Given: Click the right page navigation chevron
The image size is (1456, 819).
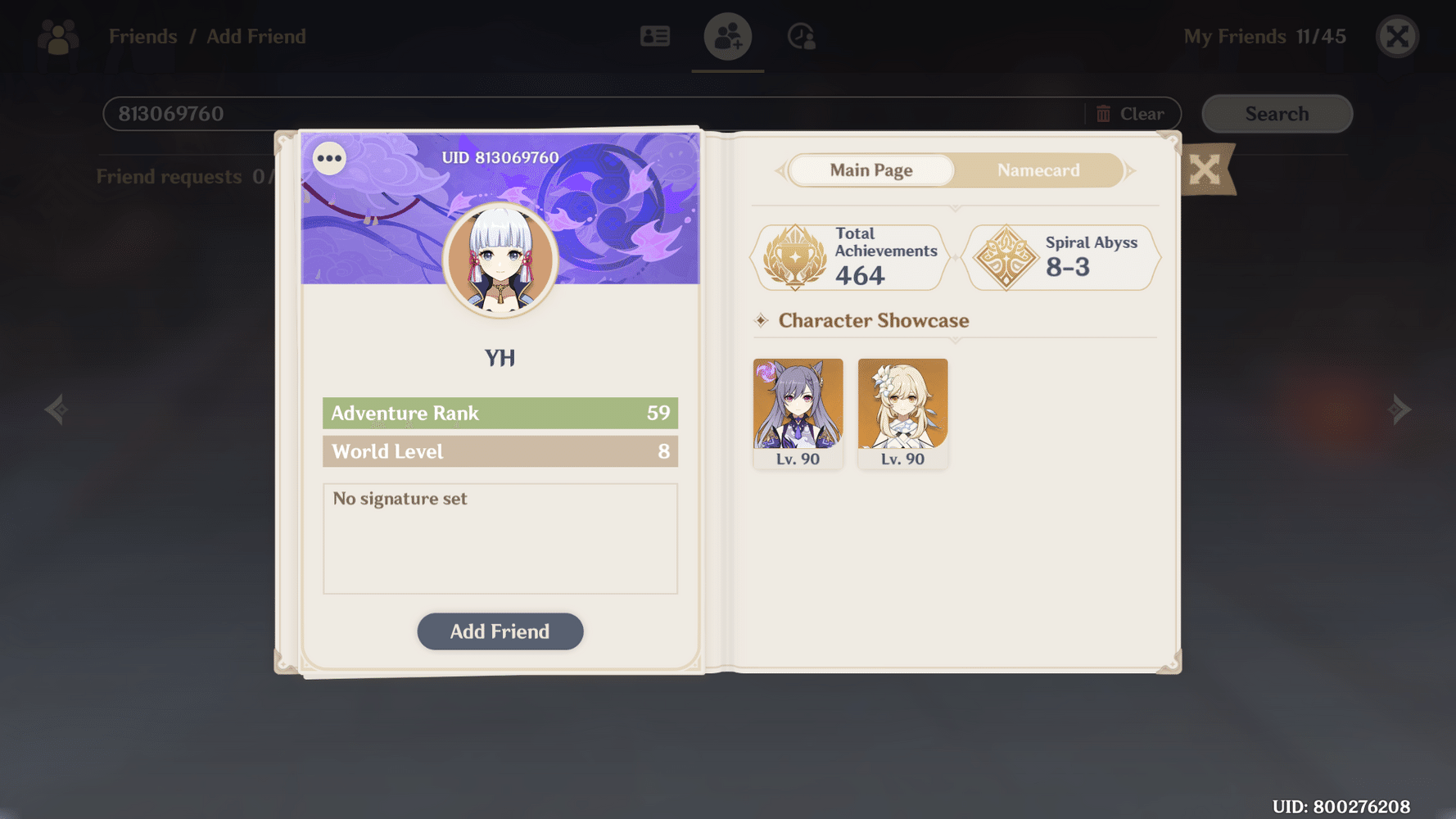Looking at the screenshot, I should coord(1399,409).
